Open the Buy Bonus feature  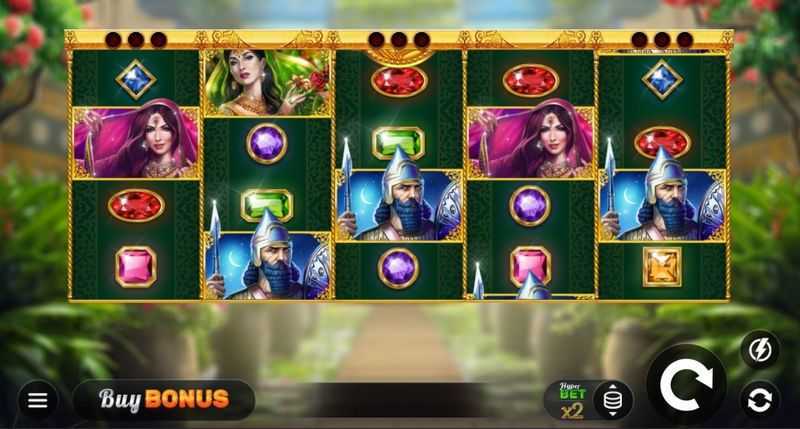click(164, 400)
